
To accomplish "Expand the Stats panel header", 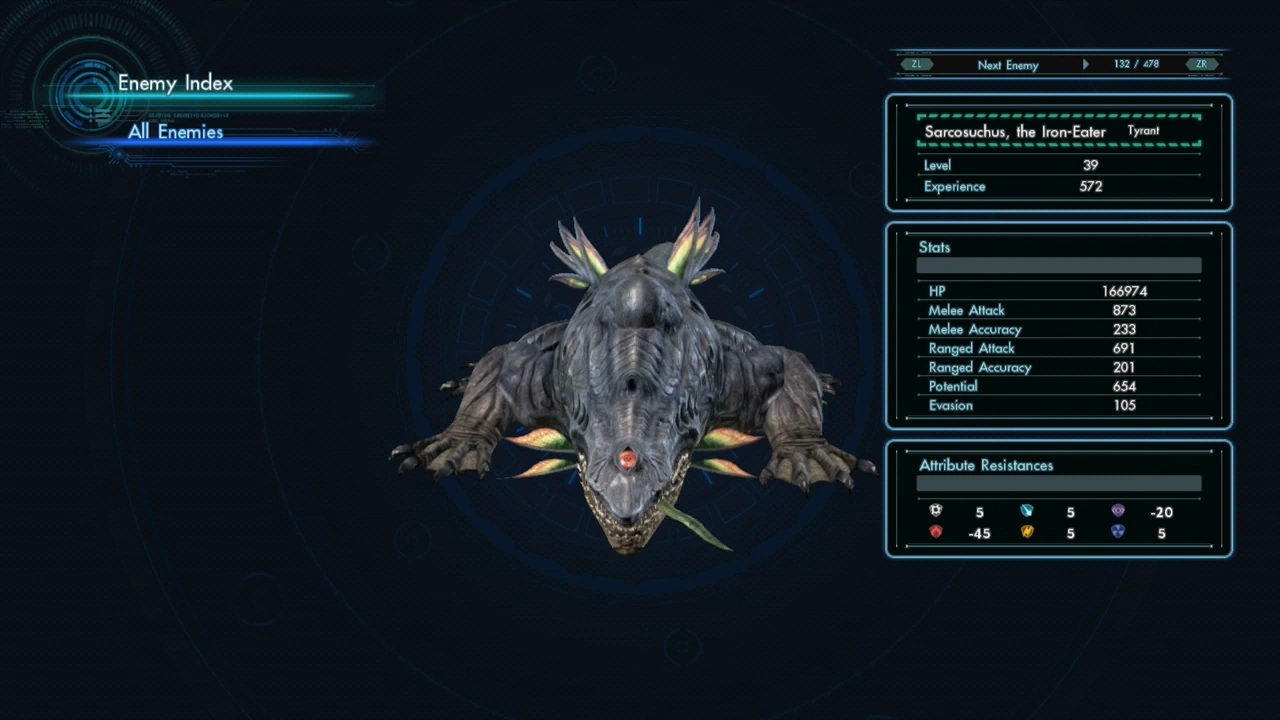I will pos(934,247).
